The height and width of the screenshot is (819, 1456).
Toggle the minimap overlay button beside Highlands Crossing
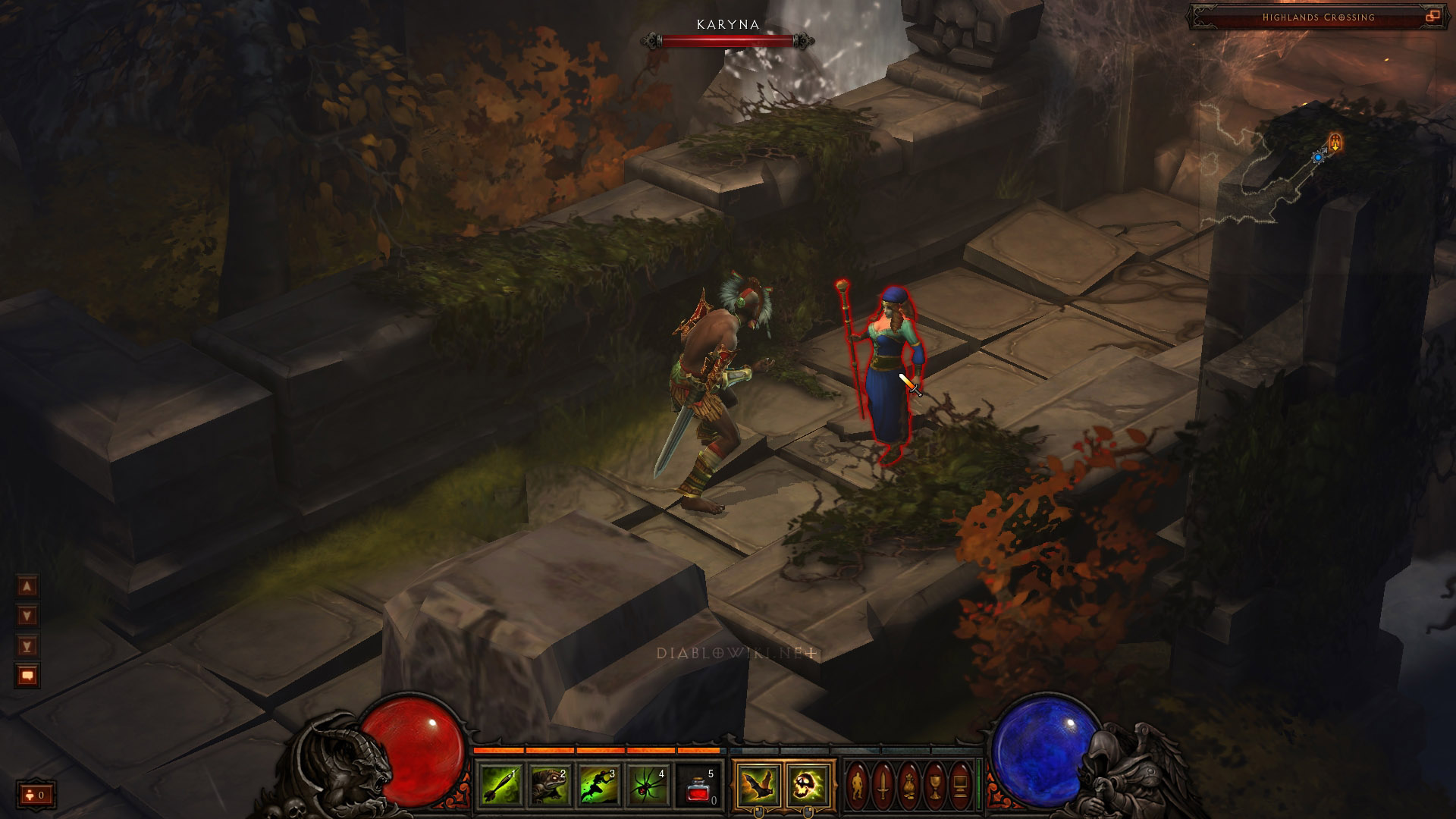click(x=1432, y=17)
